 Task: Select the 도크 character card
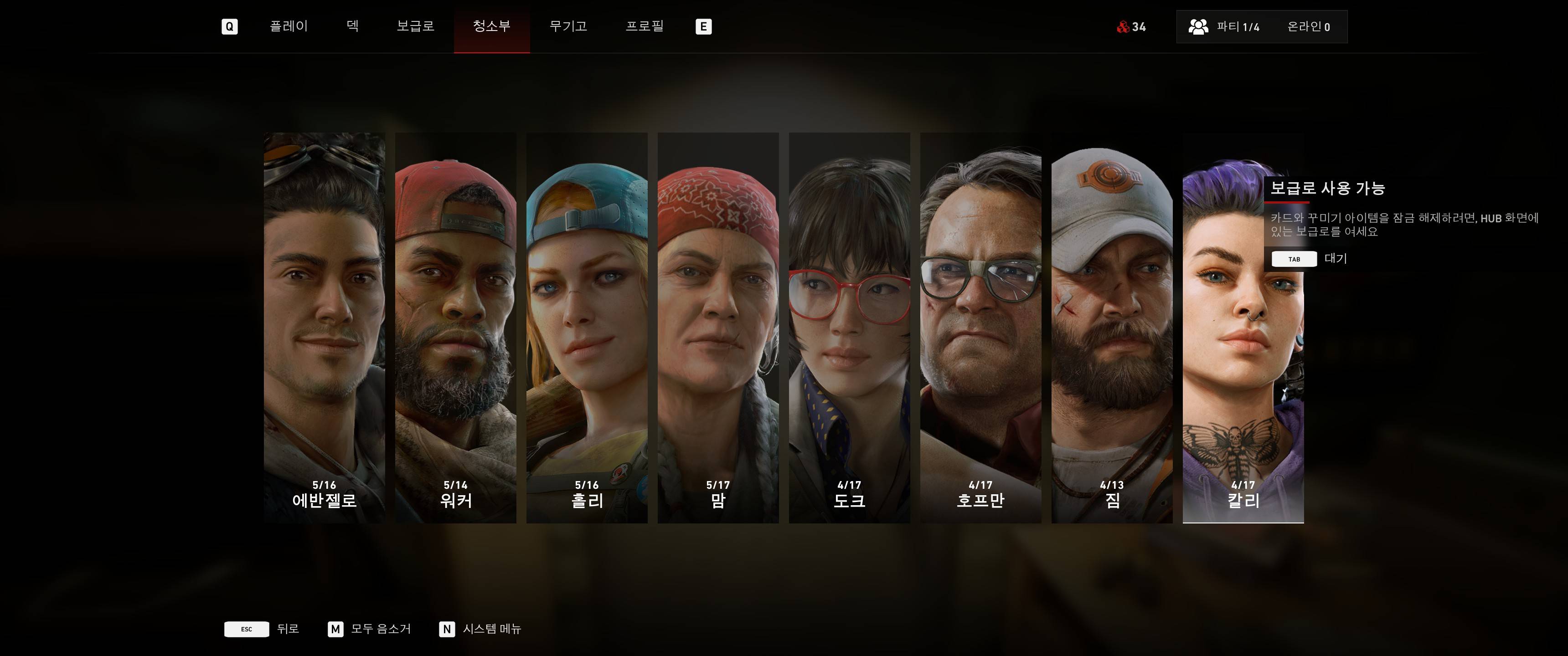tap(849, 328)
